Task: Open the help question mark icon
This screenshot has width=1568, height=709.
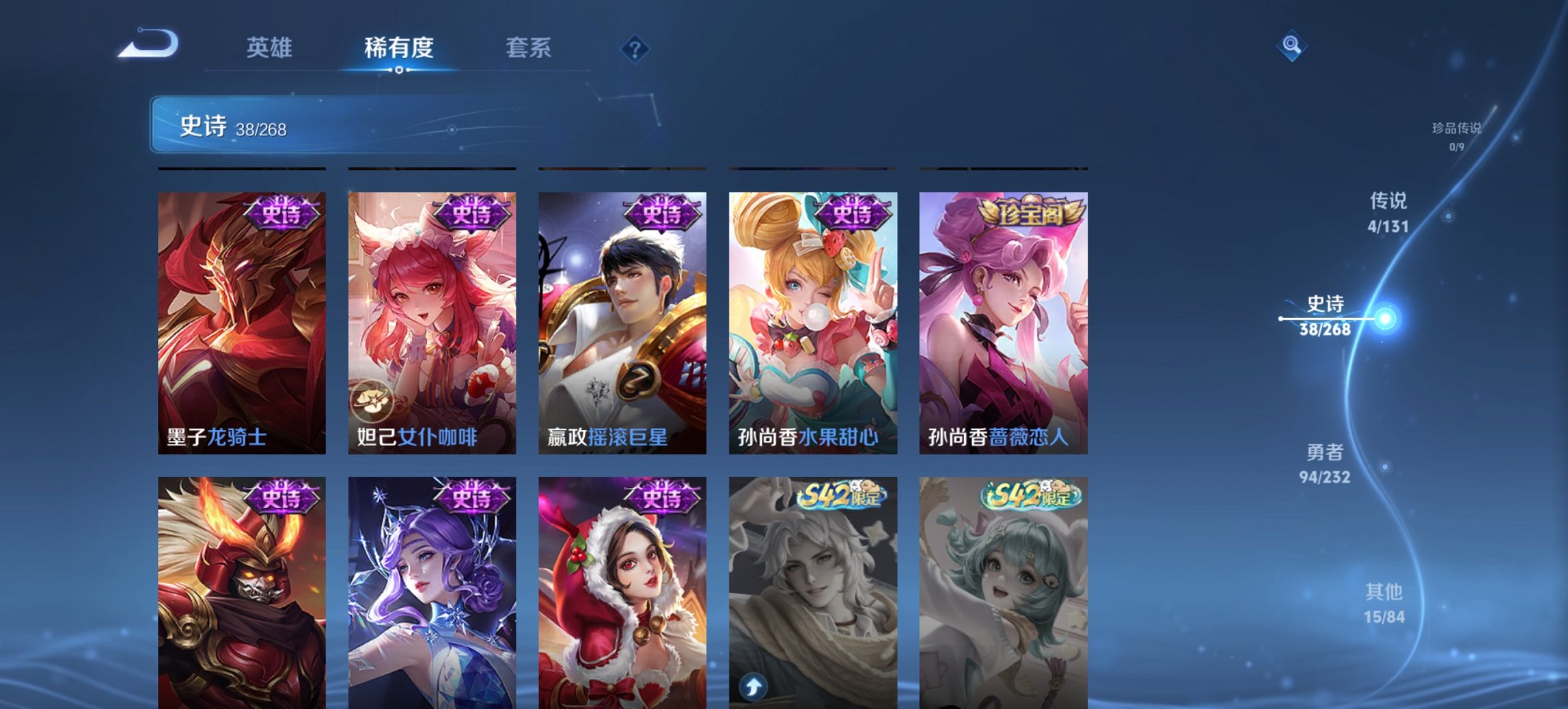Action: pyautogui.click(x=634, y=48)
